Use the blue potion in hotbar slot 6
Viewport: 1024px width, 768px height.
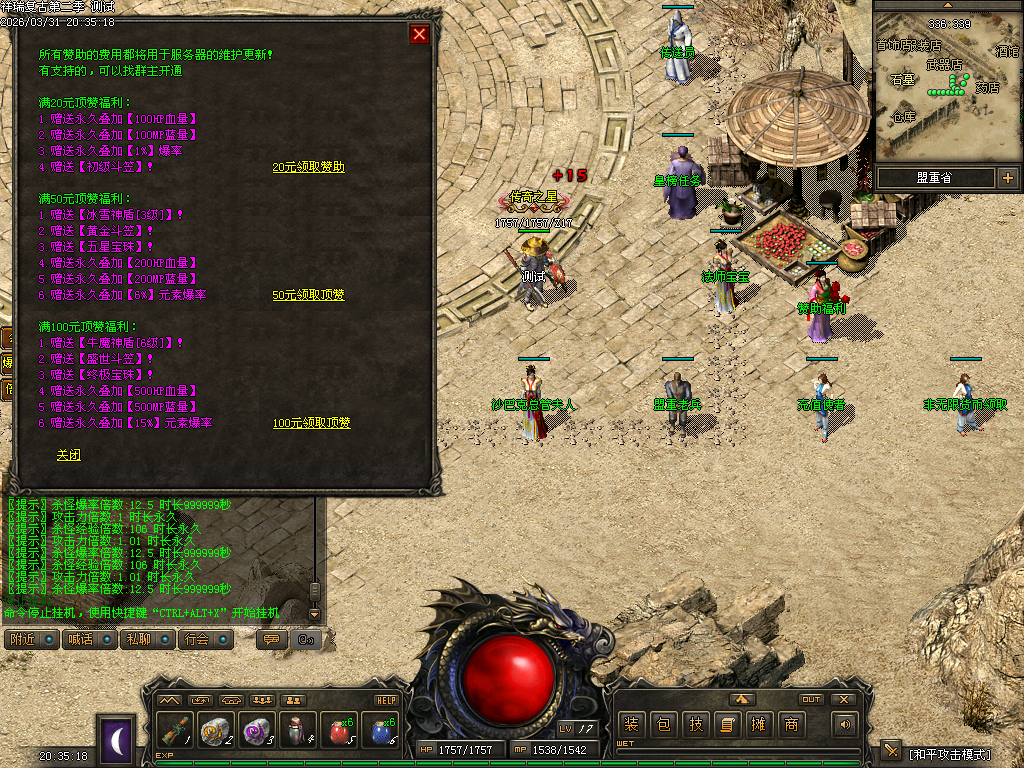point(381,730)
